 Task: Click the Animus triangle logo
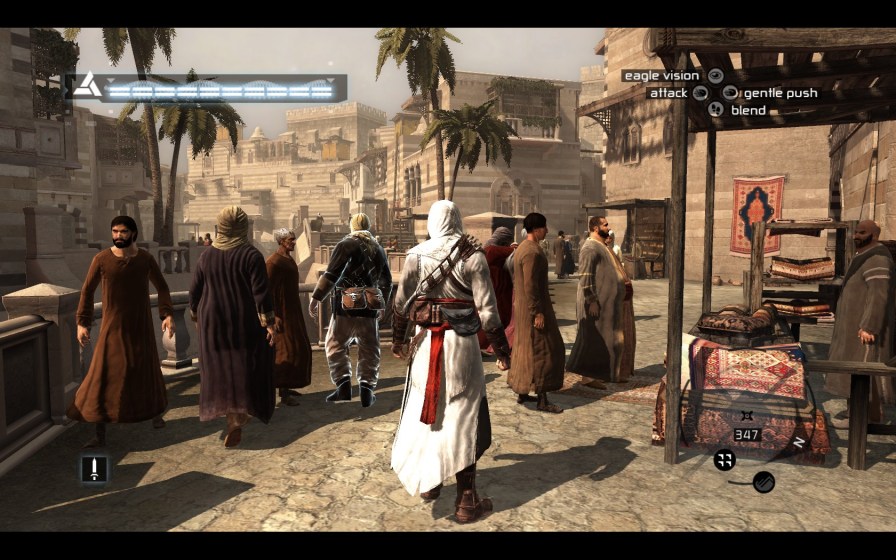[87, 86]
